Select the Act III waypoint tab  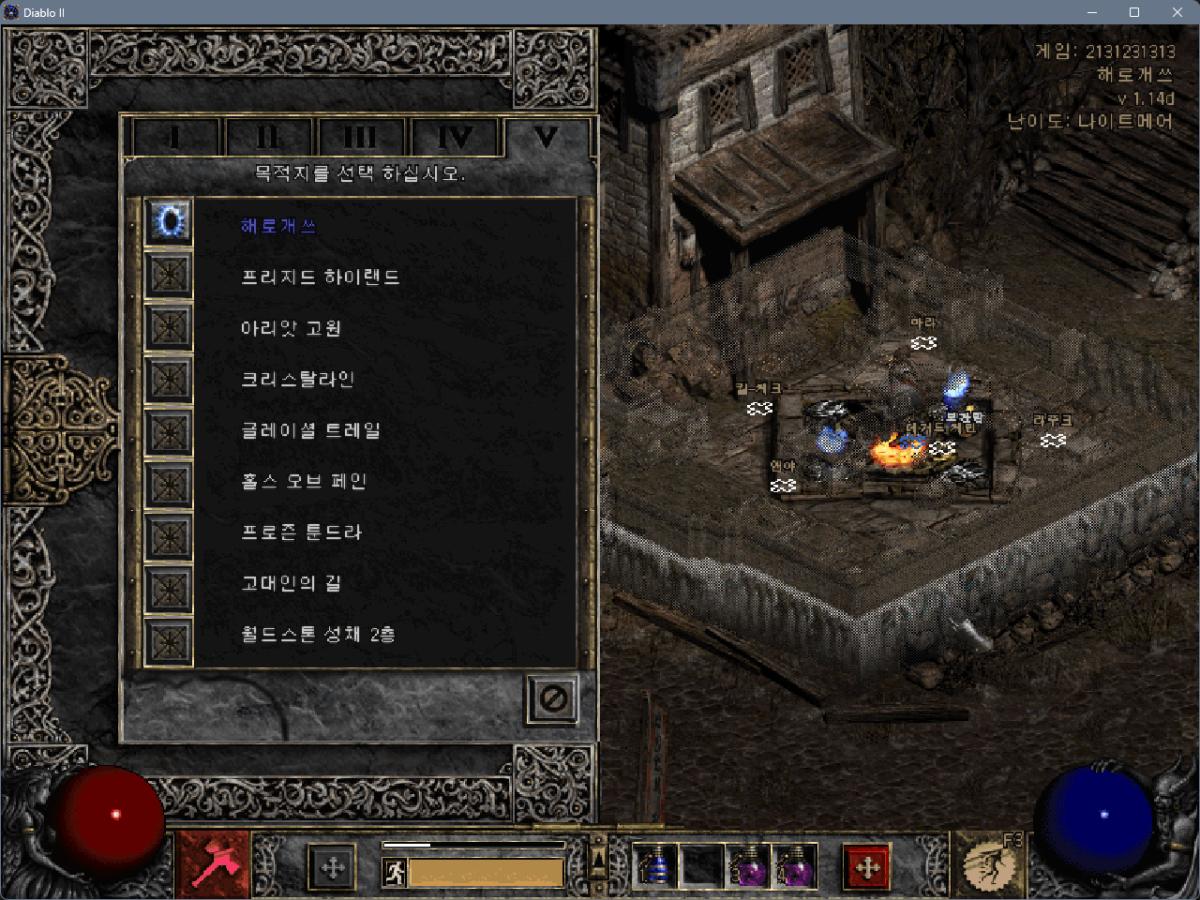pyautogui.click(x=360, y=137)
